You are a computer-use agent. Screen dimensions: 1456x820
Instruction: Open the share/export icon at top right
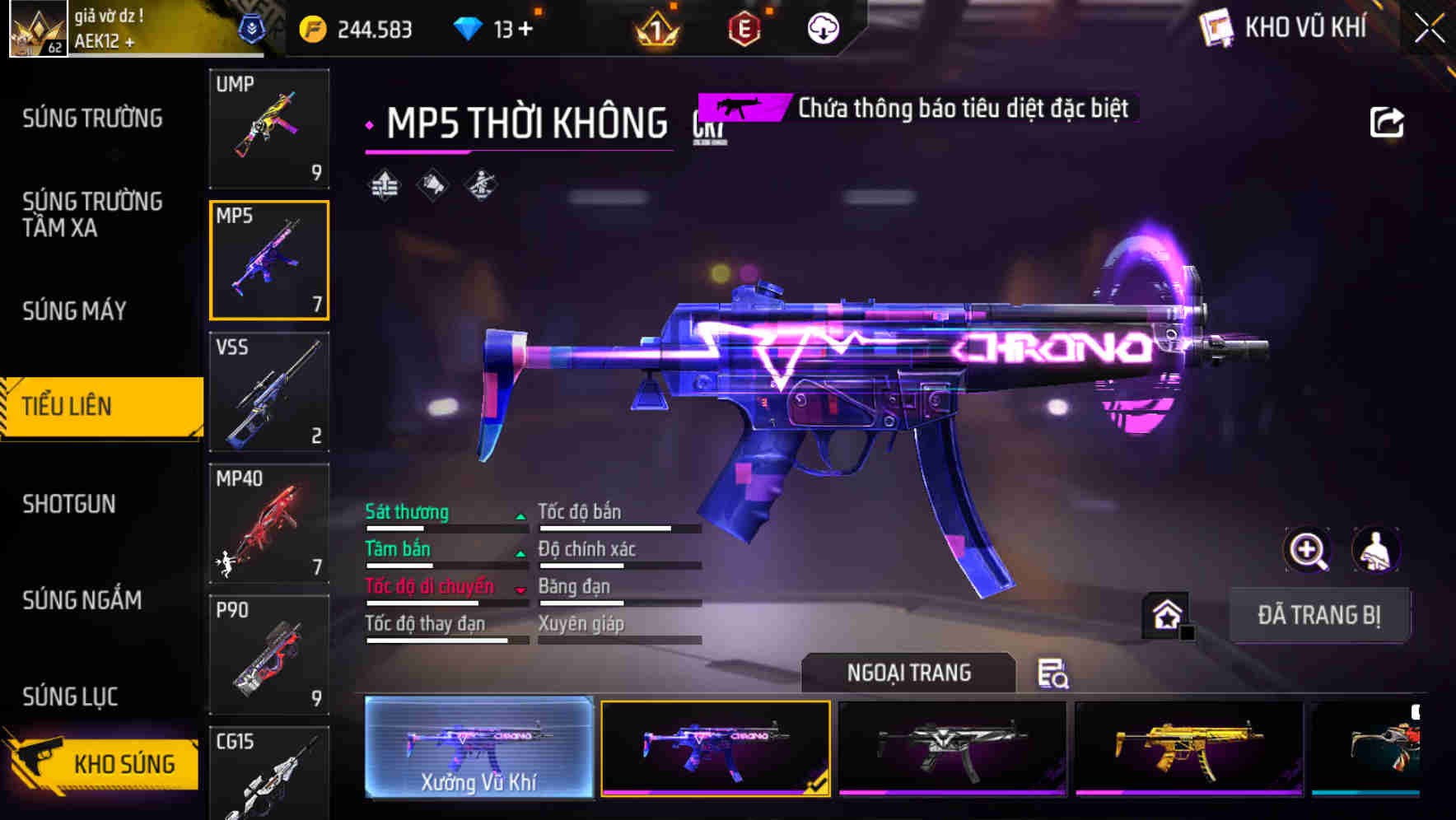(x=1388, y=121)
